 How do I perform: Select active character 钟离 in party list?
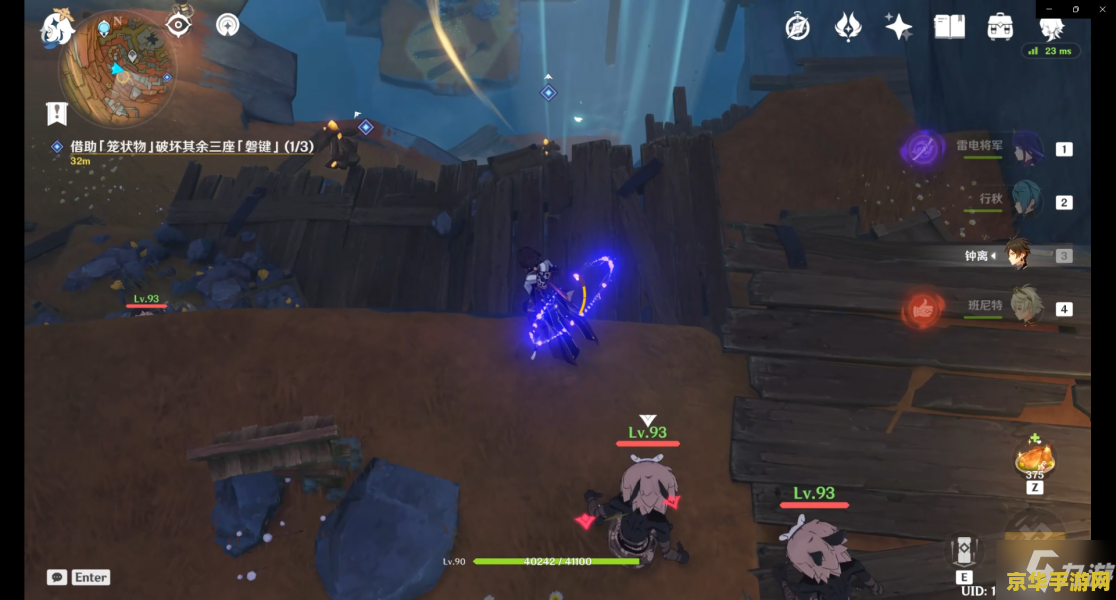[1018, 254]
